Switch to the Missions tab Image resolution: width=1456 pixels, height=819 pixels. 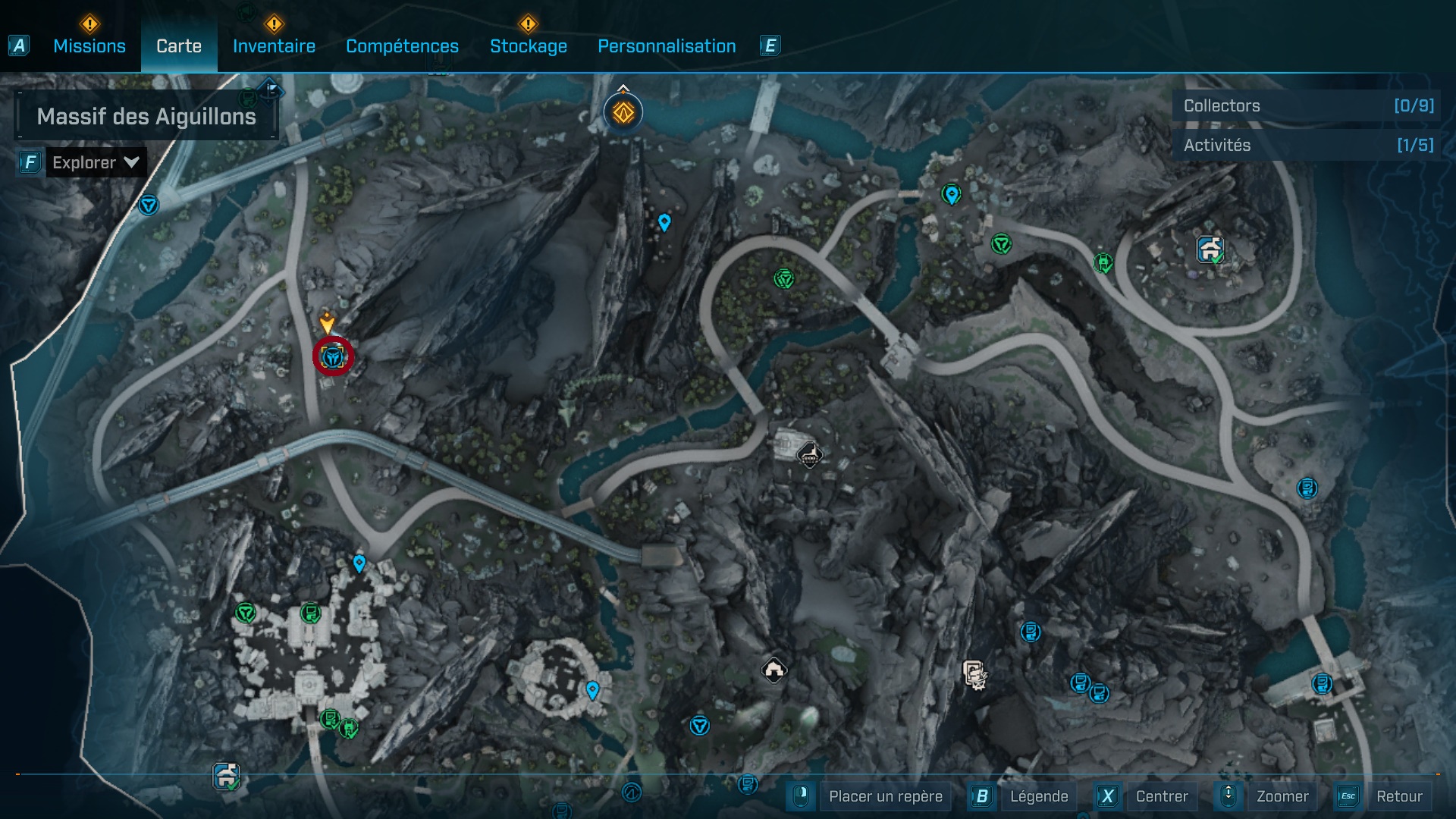click(89, 45)
